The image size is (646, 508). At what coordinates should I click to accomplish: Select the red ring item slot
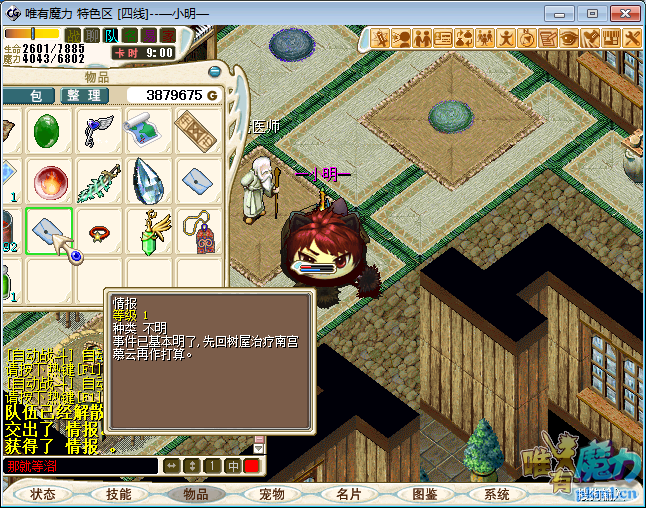pos(99,232)
